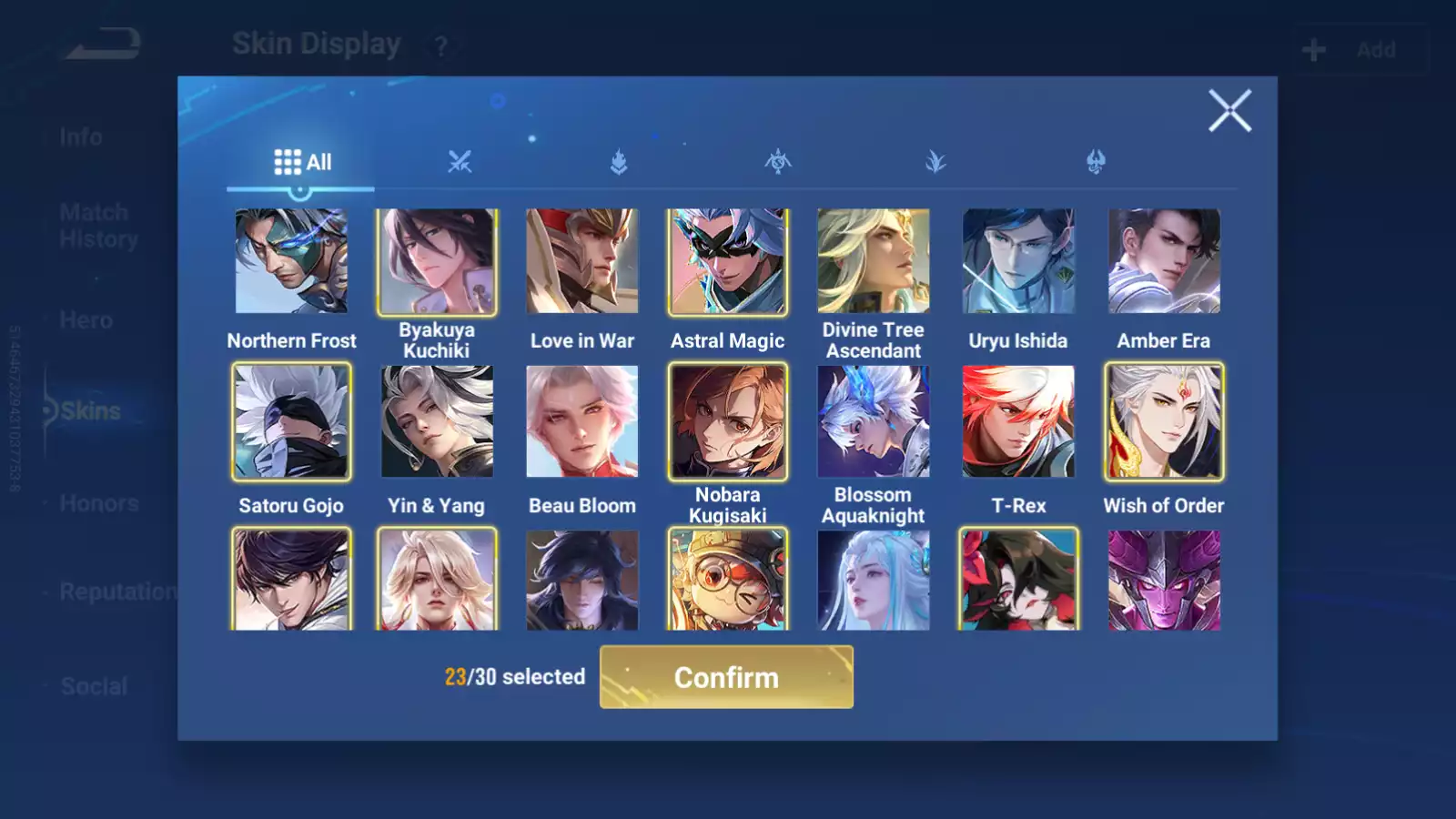The width and height of the screenshot is (1456, 819).
Task: Close the skin selection dialog
Action: (x=1229, y=111)
